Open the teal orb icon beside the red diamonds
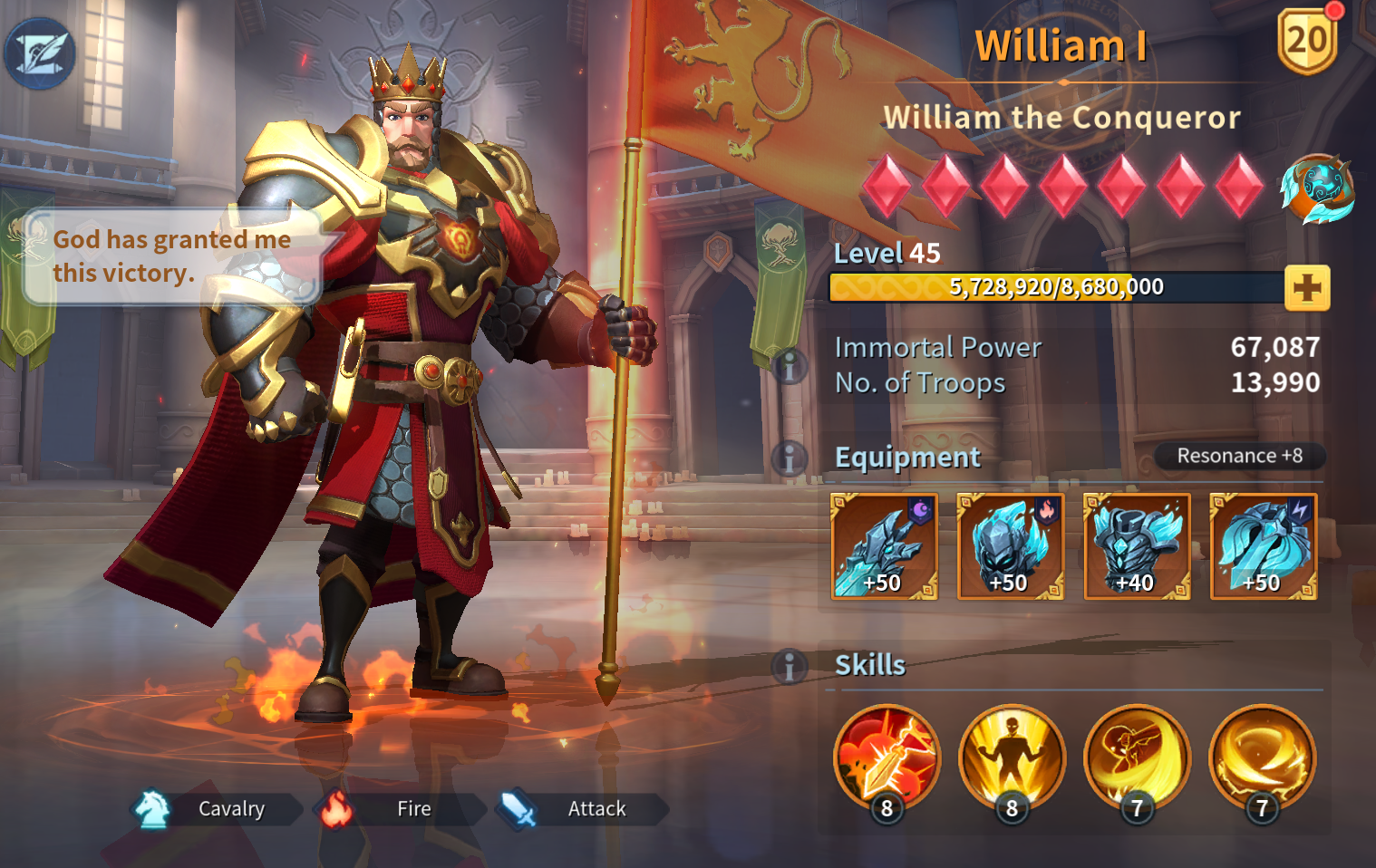The width and height of the screenshot is (1376, 868). pyautogui.click(x=1317, y=188)
